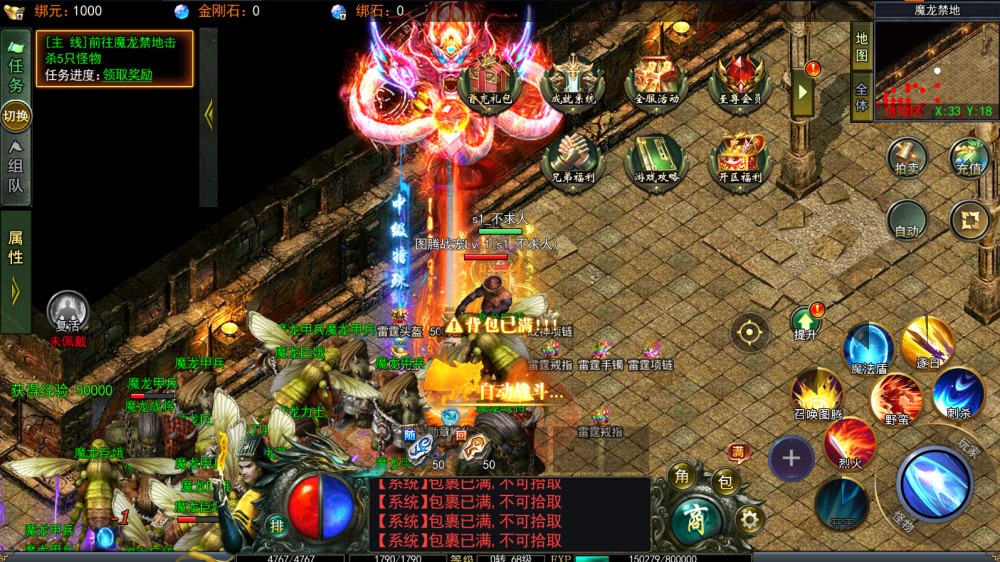Open the gear settings button
The width and height of the screenshot is (1000, 562).
(x=749, y=519)
